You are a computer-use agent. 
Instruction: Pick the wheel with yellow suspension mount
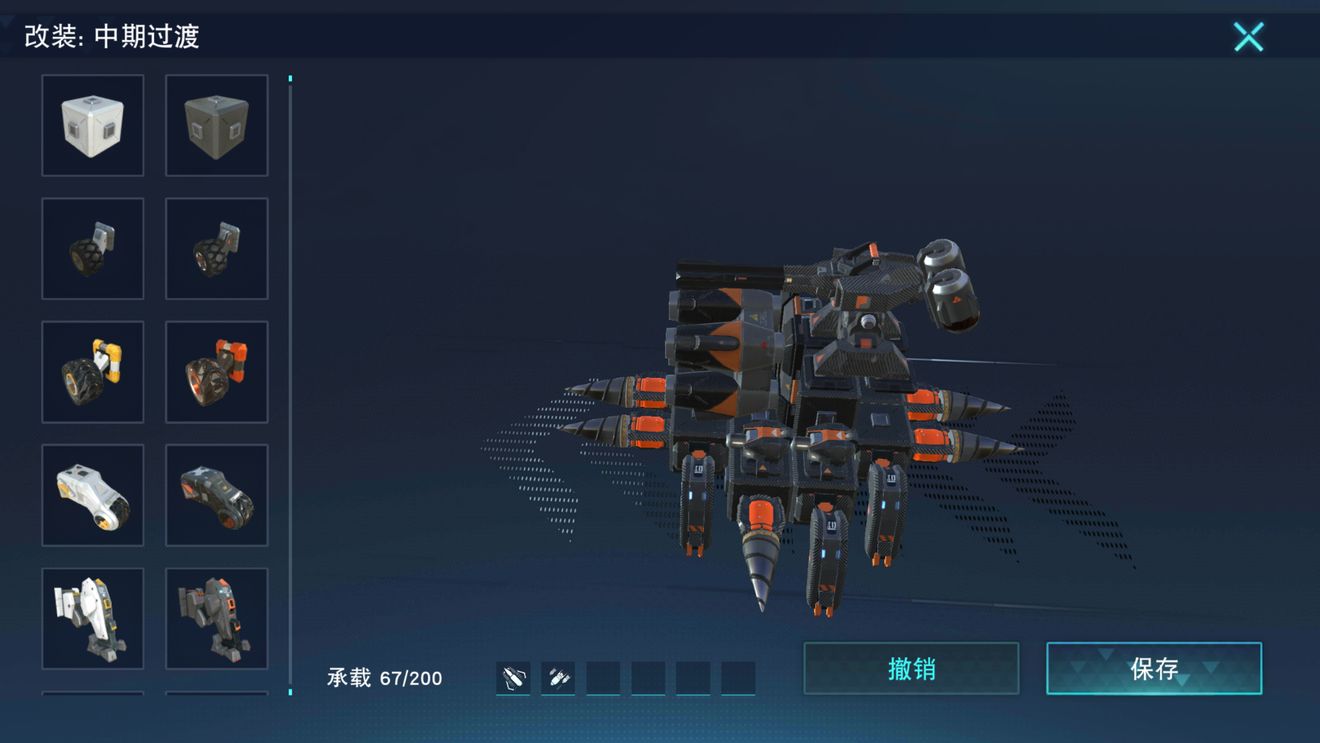(x=93, y=372)
